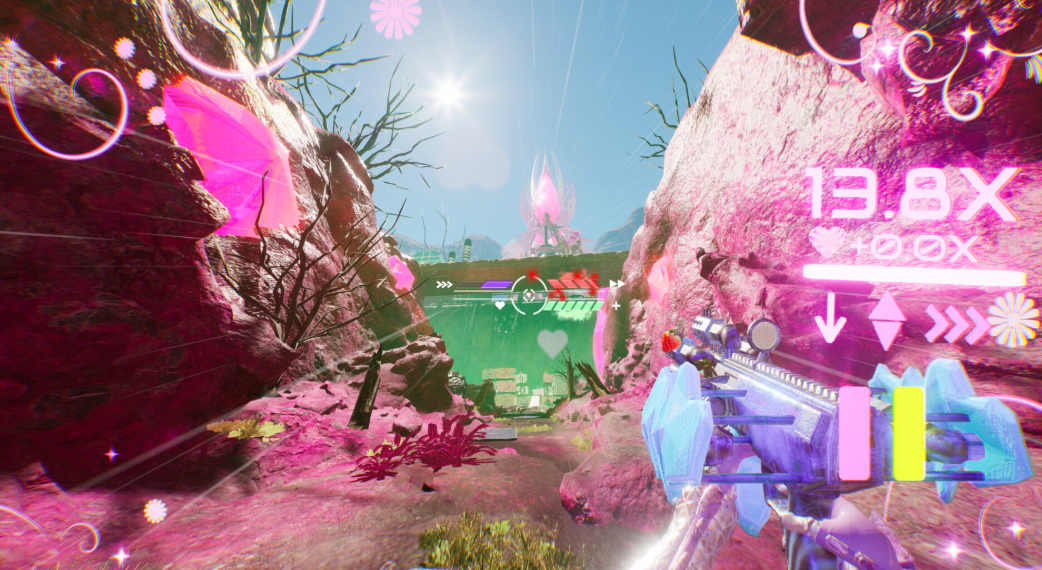Click the white fast-forward icon beside the crosshair

pyautogui.click(x=616, y=285)
